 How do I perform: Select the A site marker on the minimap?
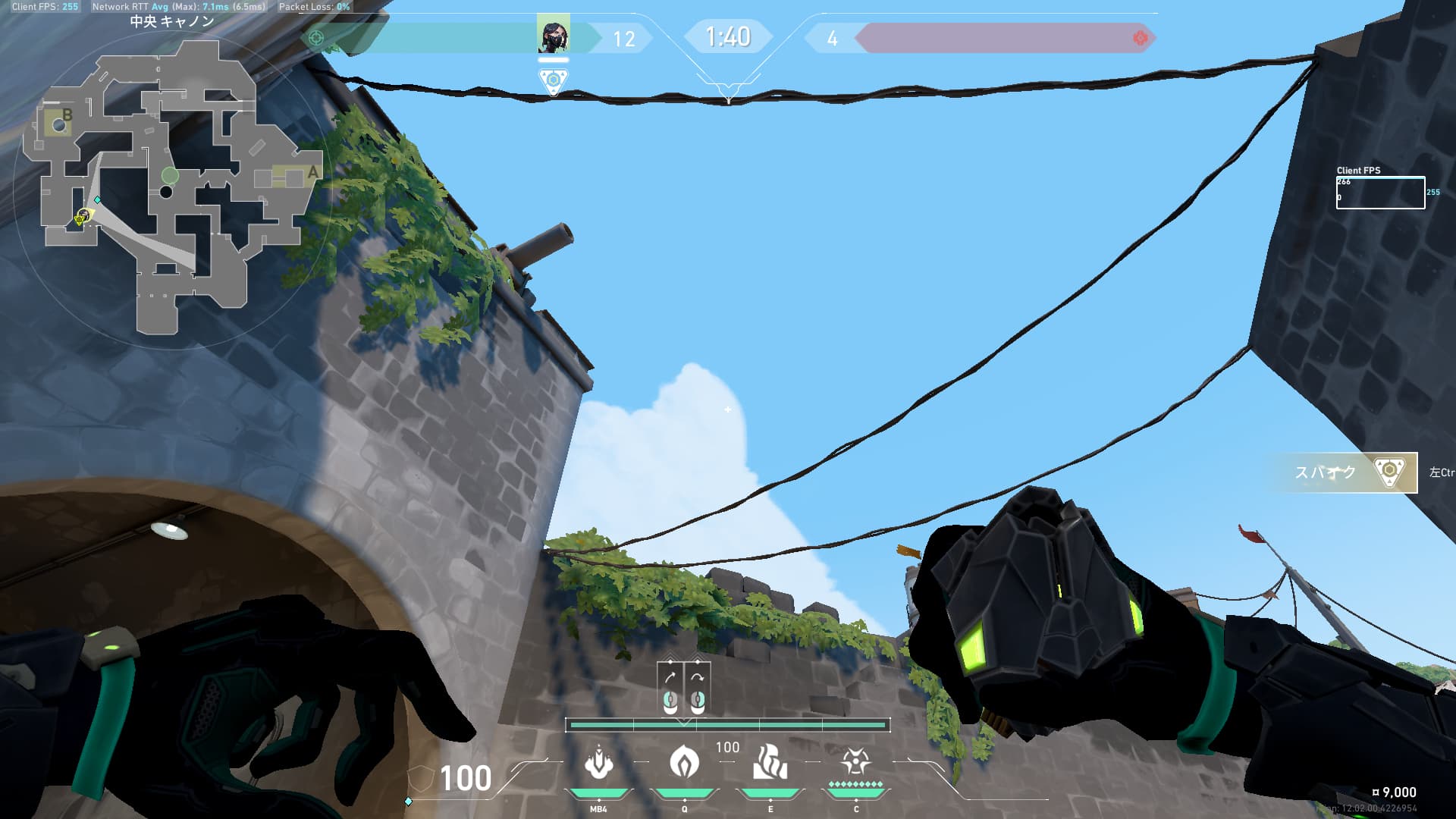(x=312, y=174)
